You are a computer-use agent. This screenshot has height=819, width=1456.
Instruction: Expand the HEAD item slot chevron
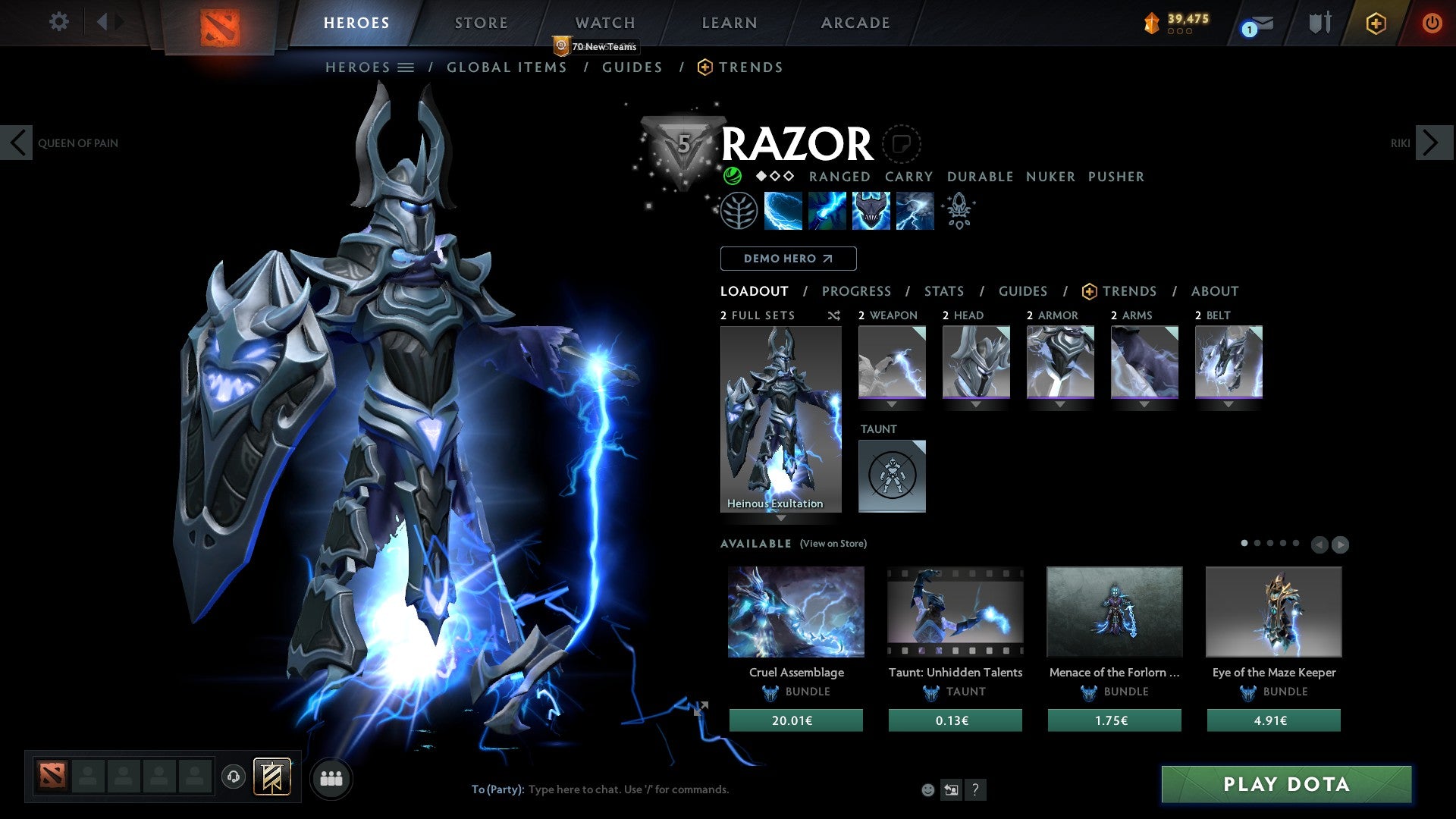(976, 405)
